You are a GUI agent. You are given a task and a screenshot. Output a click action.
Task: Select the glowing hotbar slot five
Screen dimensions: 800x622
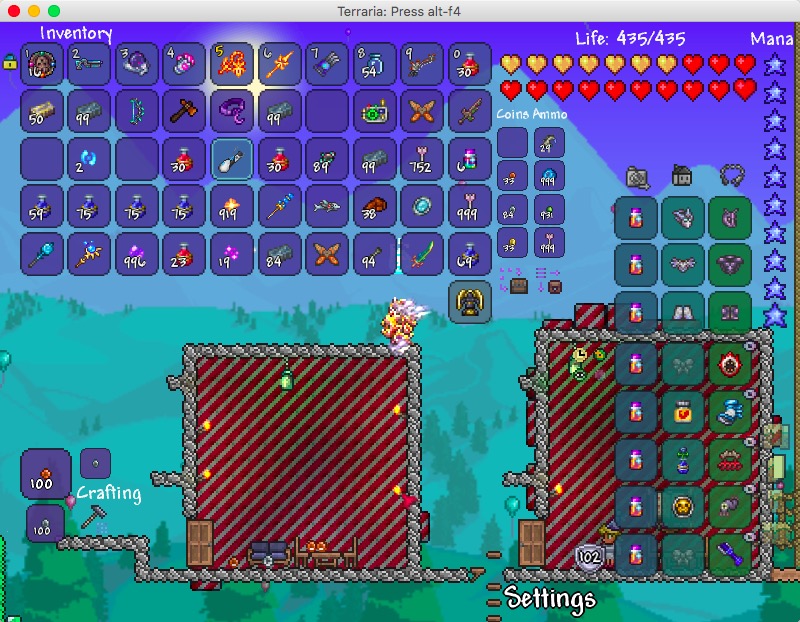231,63
